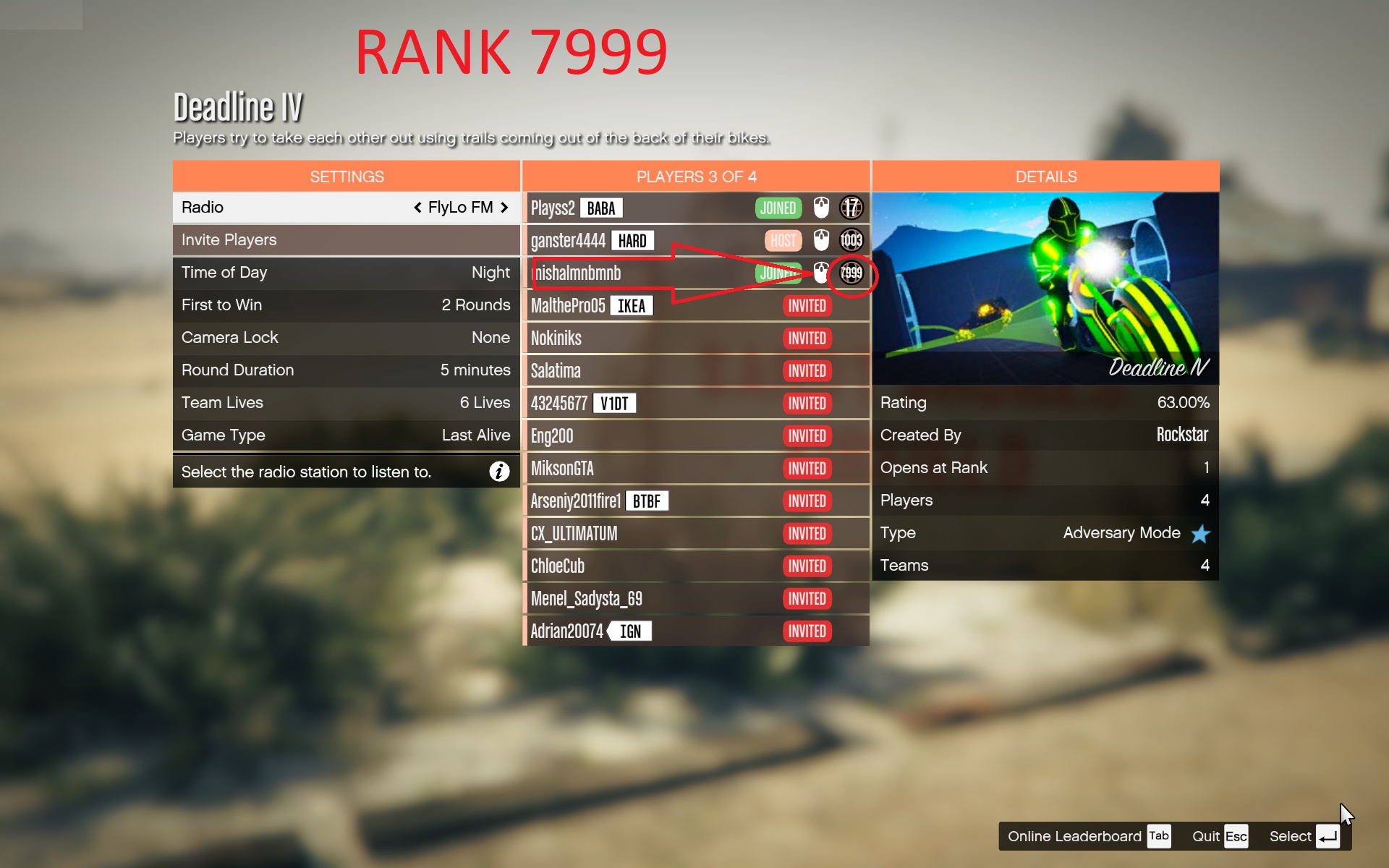Image resolution: width=1389 pixels, height=868 pixels.
Task: Click the rank 17 badge next to Playss2
Action: tap(851, 208)
